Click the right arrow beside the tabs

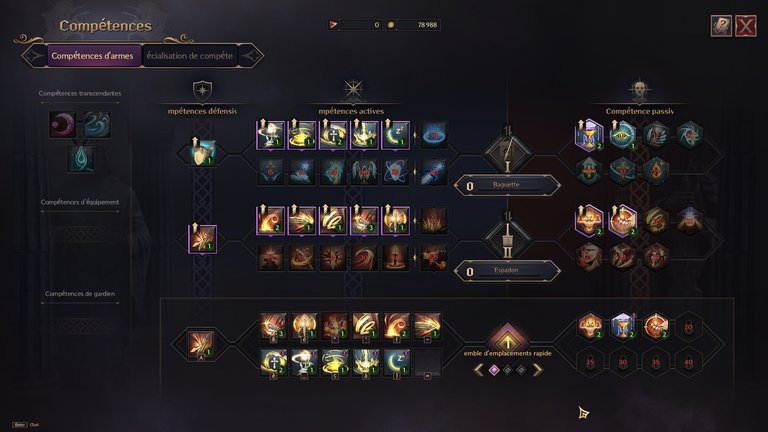click(x=250, y=56)
